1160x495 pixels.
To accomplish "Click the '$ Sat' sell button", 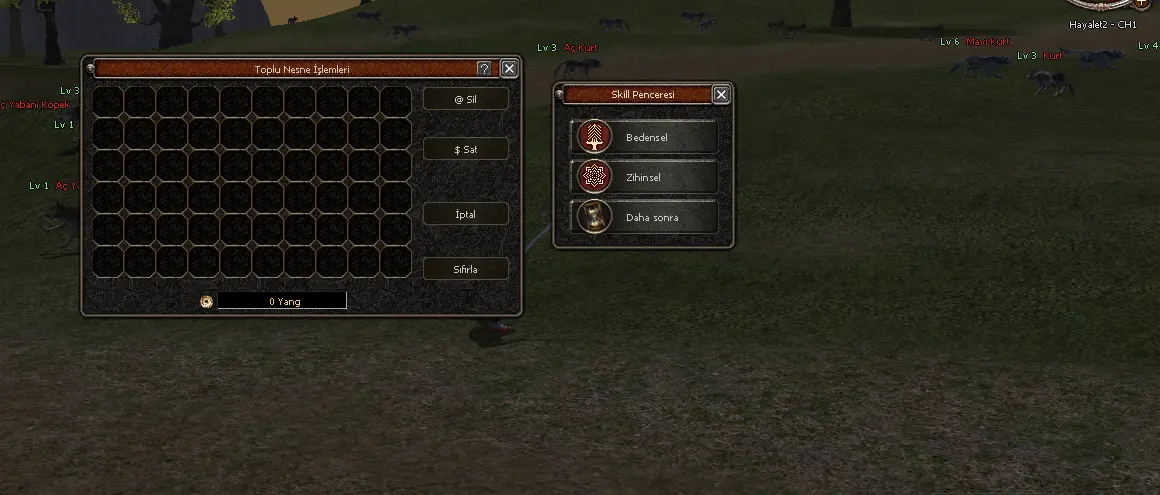I will pos(465,149).
